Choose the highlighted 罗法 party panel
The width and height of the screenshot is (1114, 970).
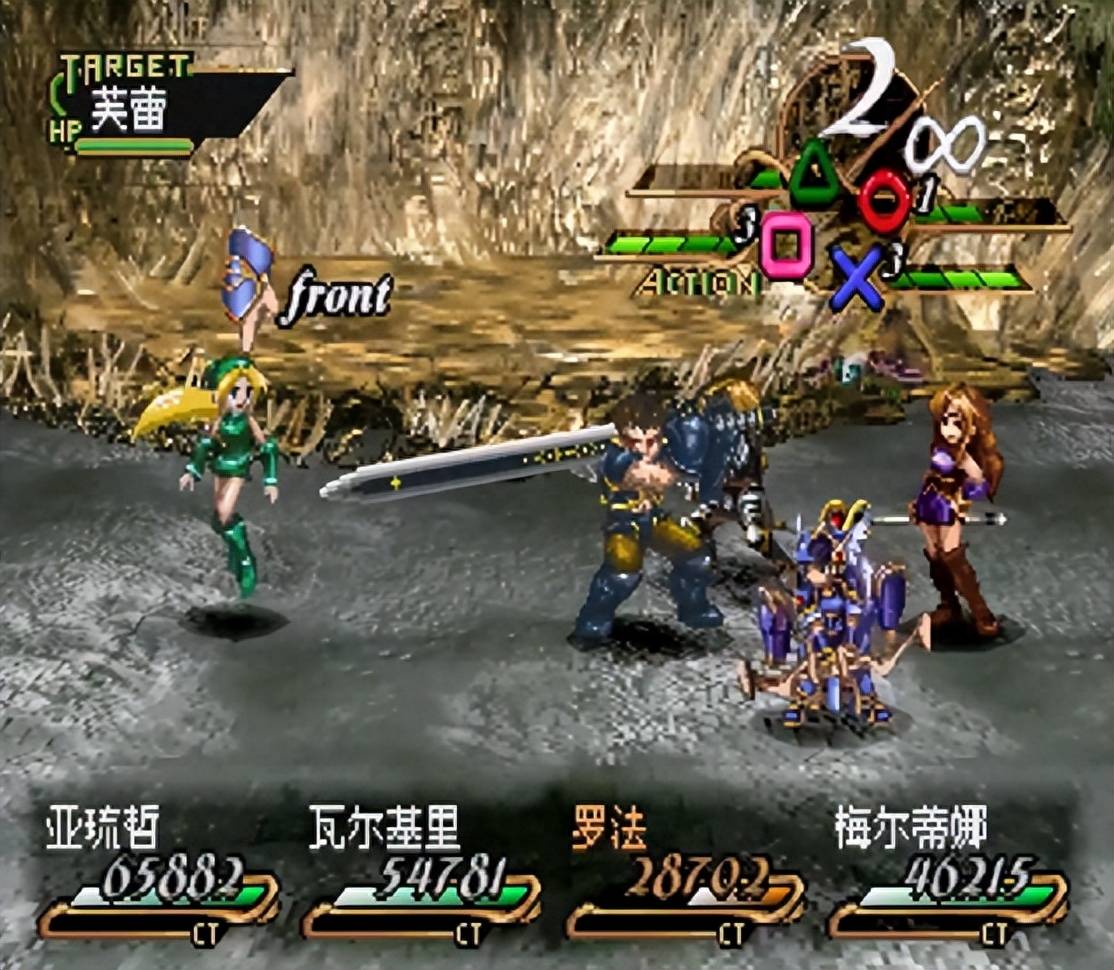(684, 875)
